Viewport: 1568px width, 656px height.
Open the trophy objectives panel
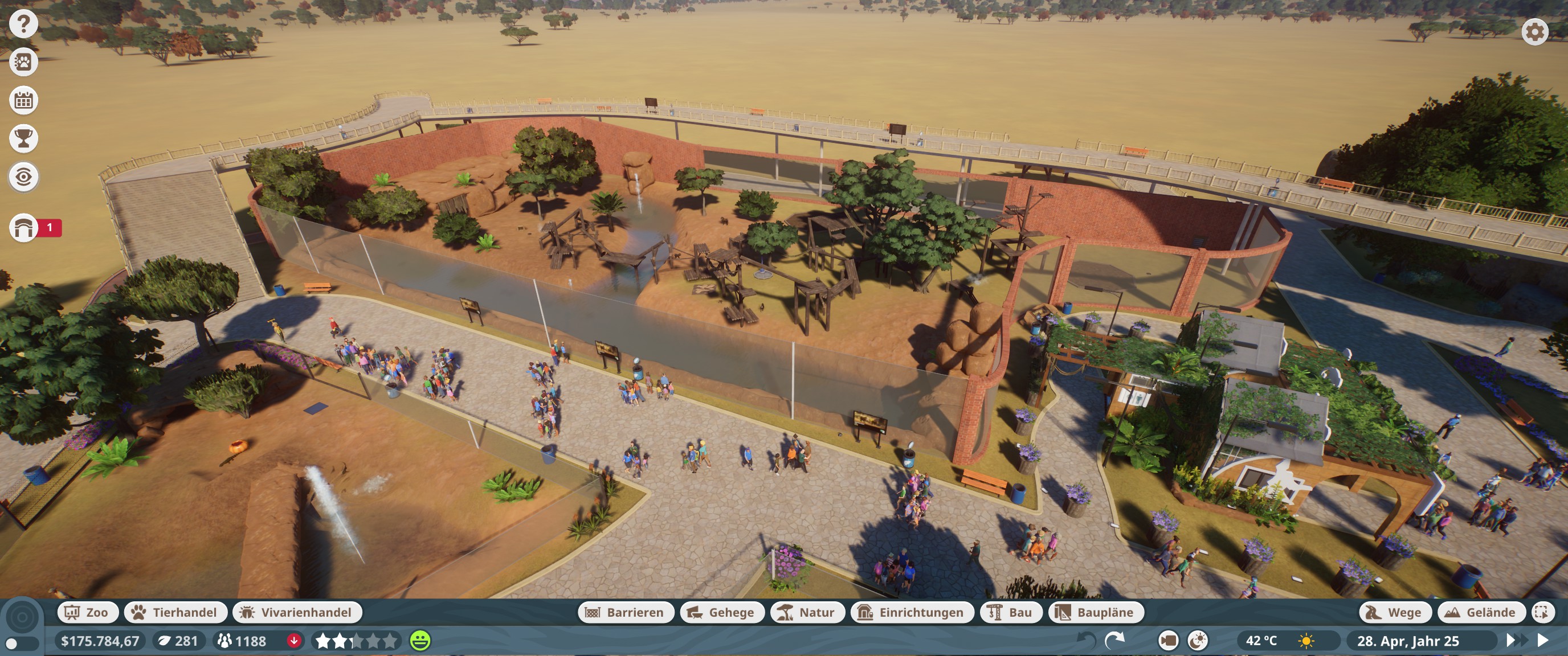[x=24, y=139]
